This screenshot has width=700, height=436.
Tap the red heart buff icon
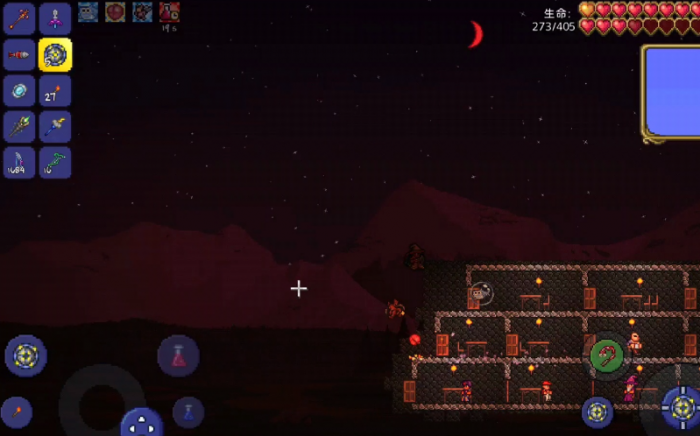(x=115, y=12)
